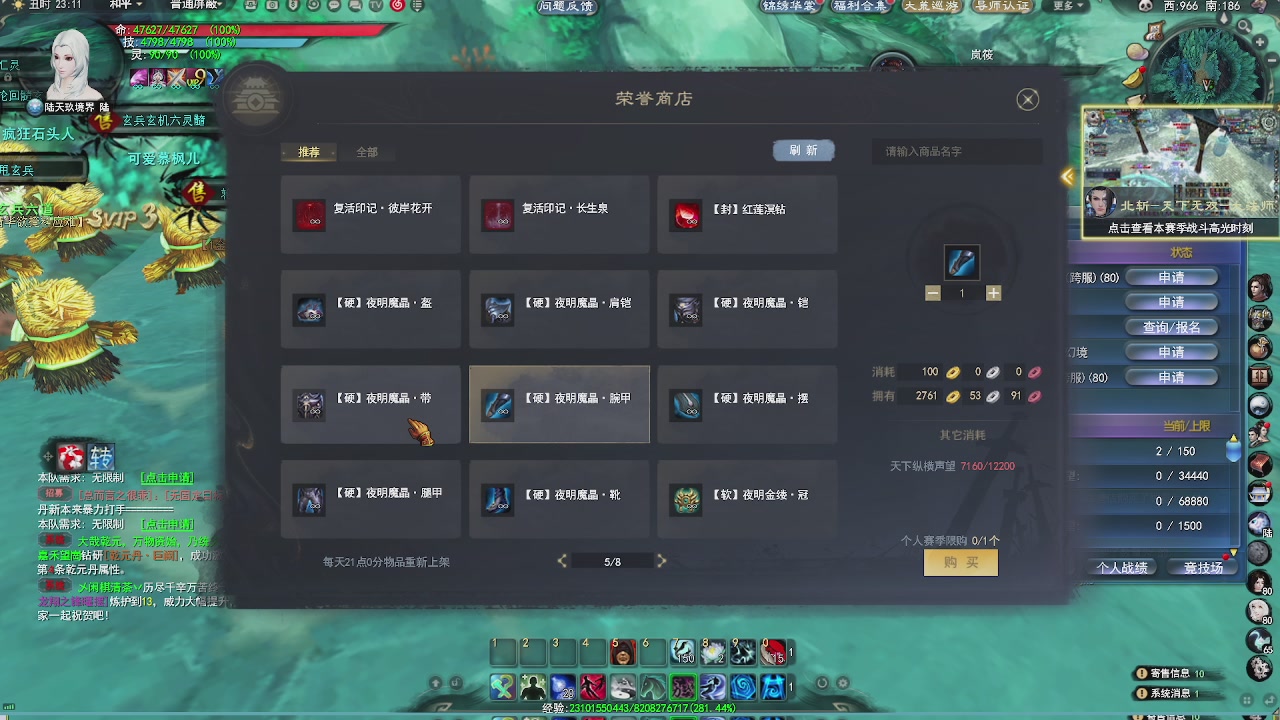
Task: Select the yin-yang skill icon on the skill bar
Action: pos(624,685)
